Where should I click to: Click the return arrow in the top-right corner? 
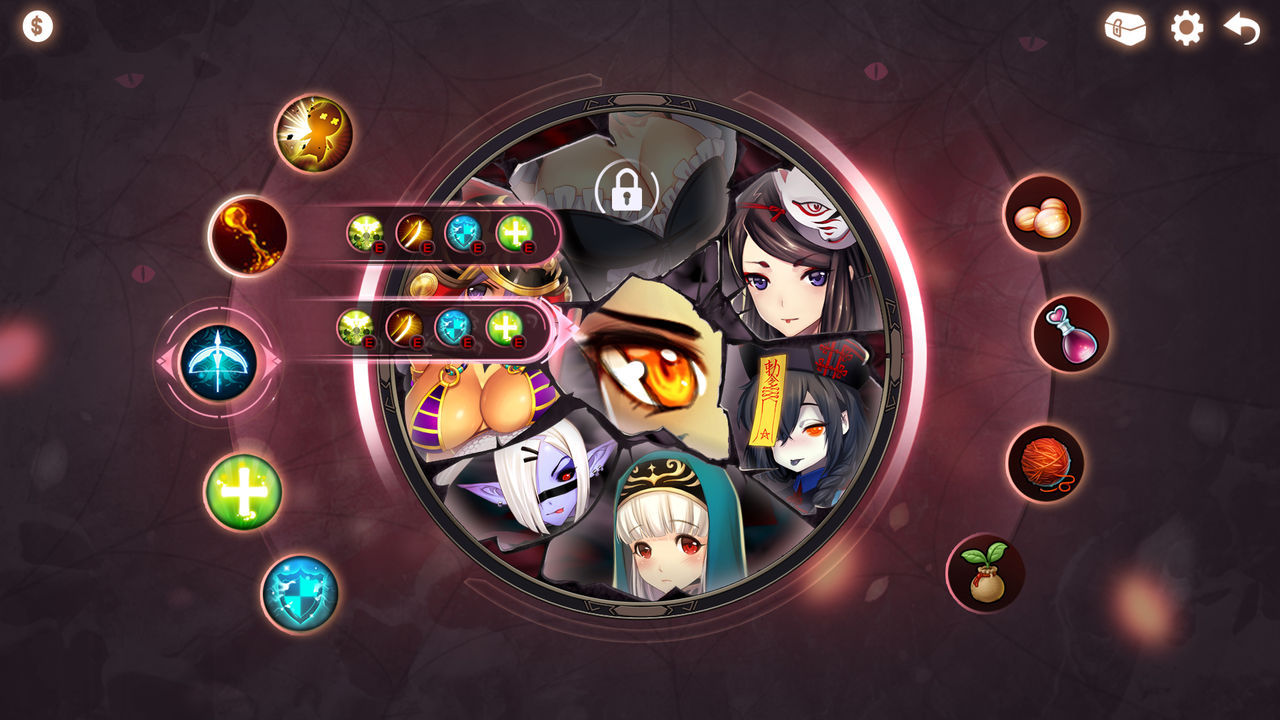coord(1239,29)
